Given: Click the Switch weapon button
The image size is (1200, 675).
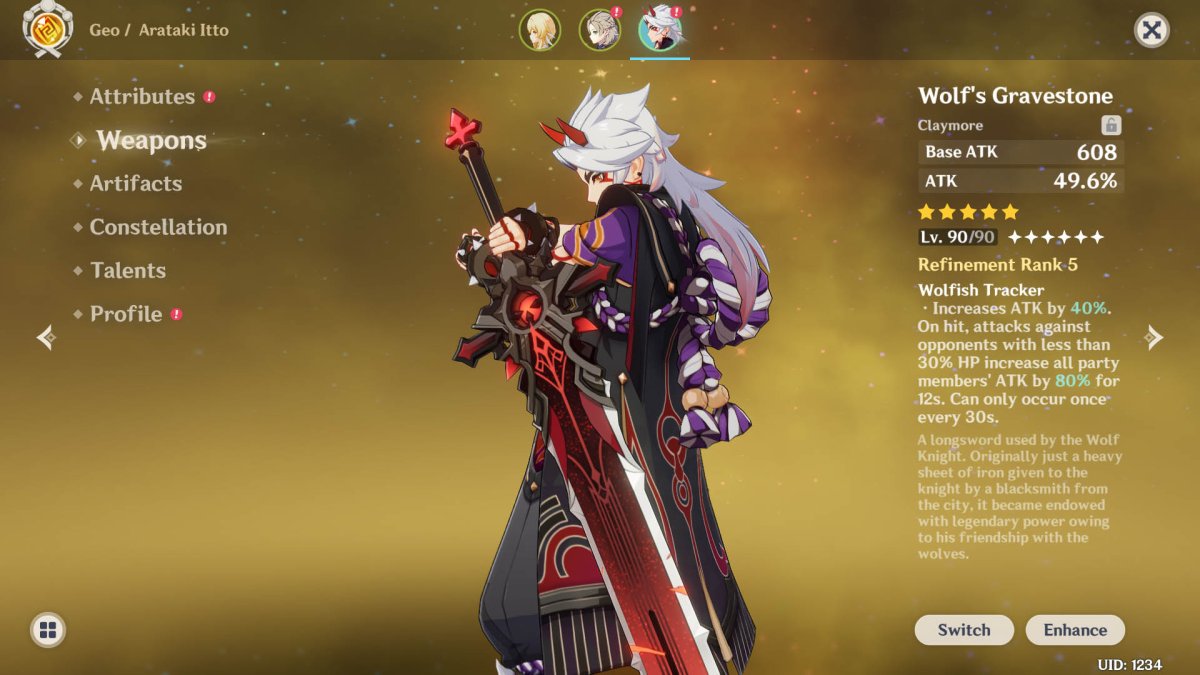Looking at the screenshot, I should click(964, 630).
